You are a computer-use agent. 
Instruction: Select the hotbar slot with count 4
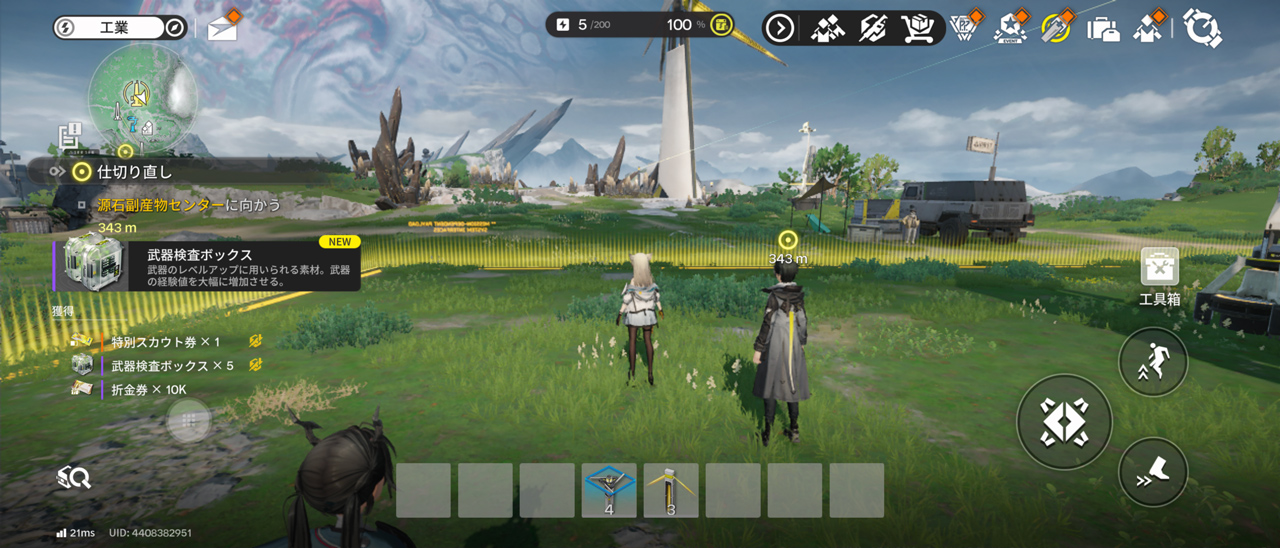point(609,490)
